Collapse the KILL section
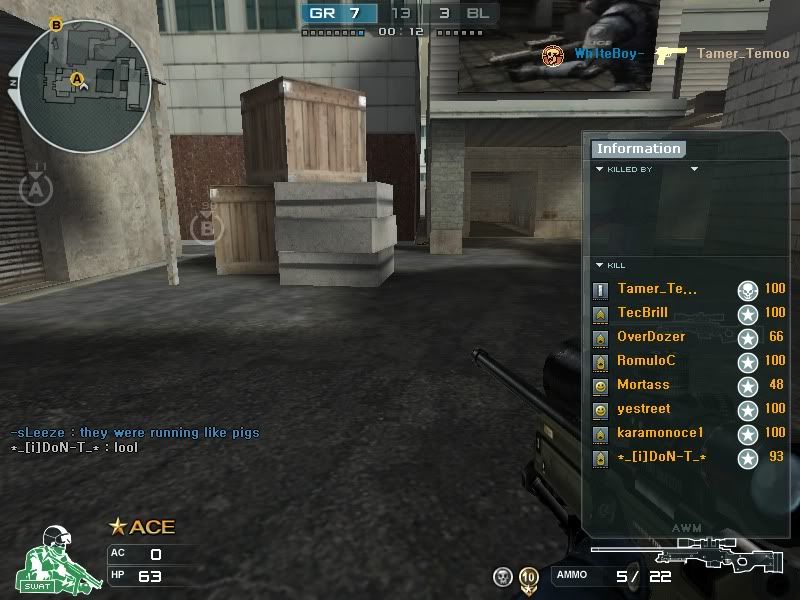The width and height of the screenshot is (800, 600). tap(600, 265)
